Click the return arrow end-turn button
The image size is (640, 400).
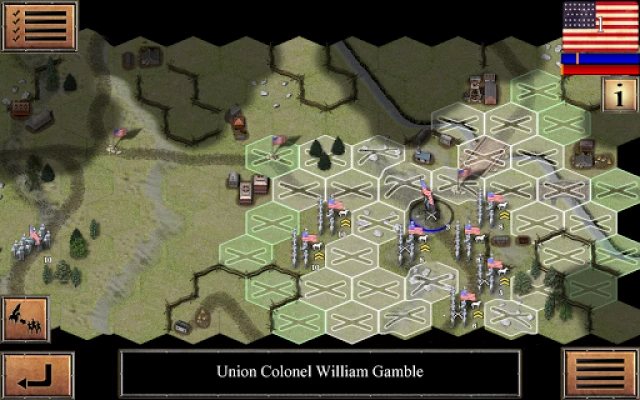tap(37, 374)
